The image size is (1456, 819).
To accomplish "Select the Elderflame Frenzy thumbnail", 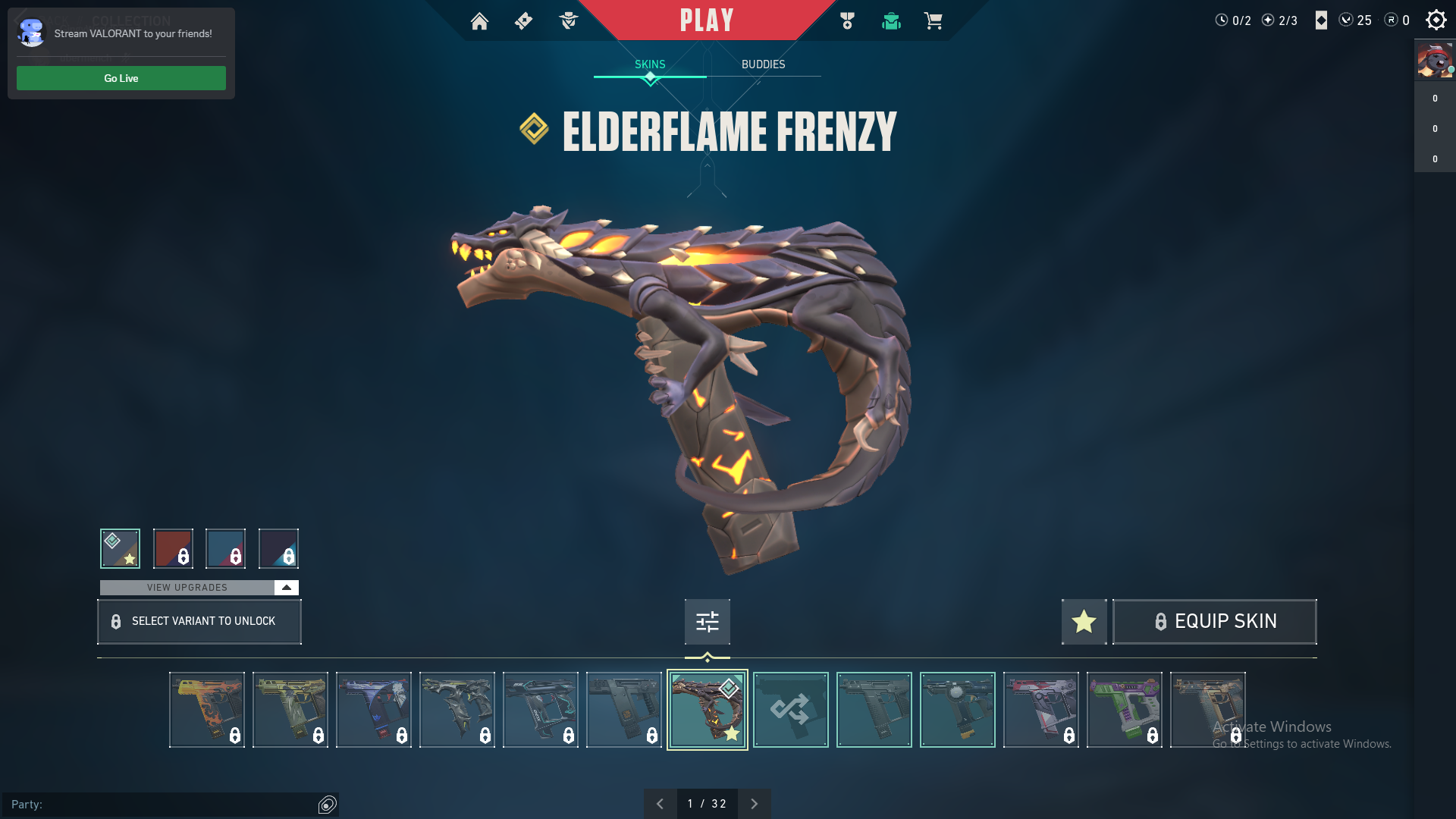I will pos(707,710).
